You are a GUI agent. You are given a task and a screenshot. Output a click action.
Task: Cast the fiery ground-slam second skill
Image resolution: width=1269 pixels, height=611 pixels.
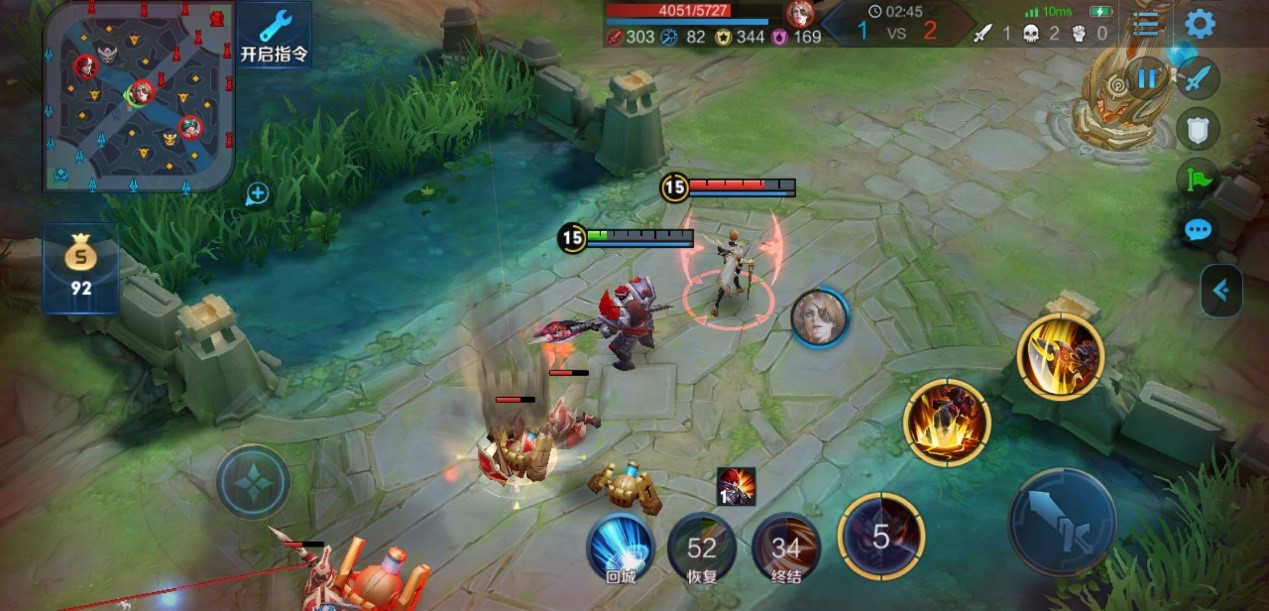tap(946, 422)
